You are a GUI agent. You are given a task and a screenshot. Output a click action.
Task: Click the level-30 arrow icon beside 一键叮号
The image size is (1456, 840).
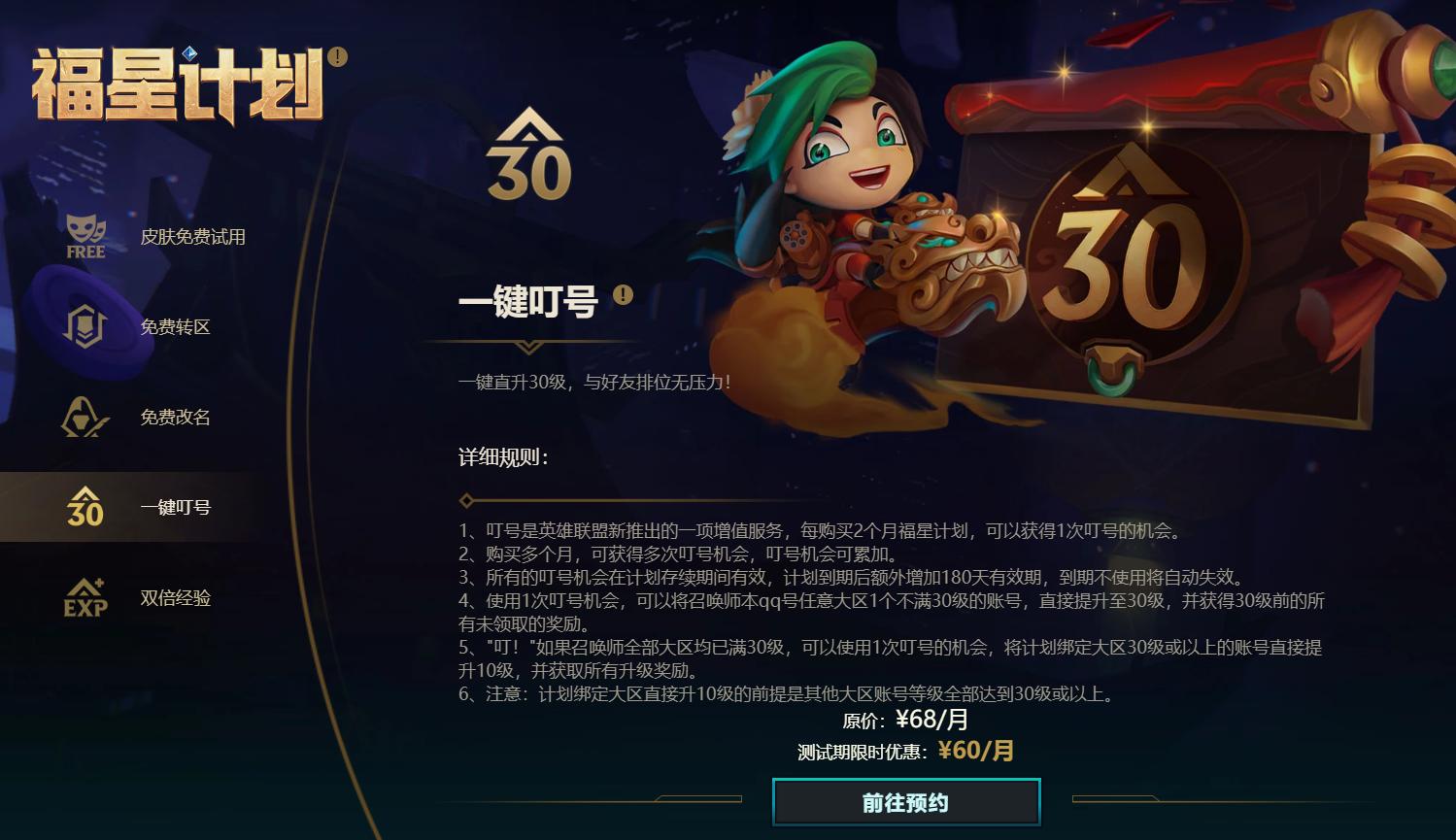[85, 506]
